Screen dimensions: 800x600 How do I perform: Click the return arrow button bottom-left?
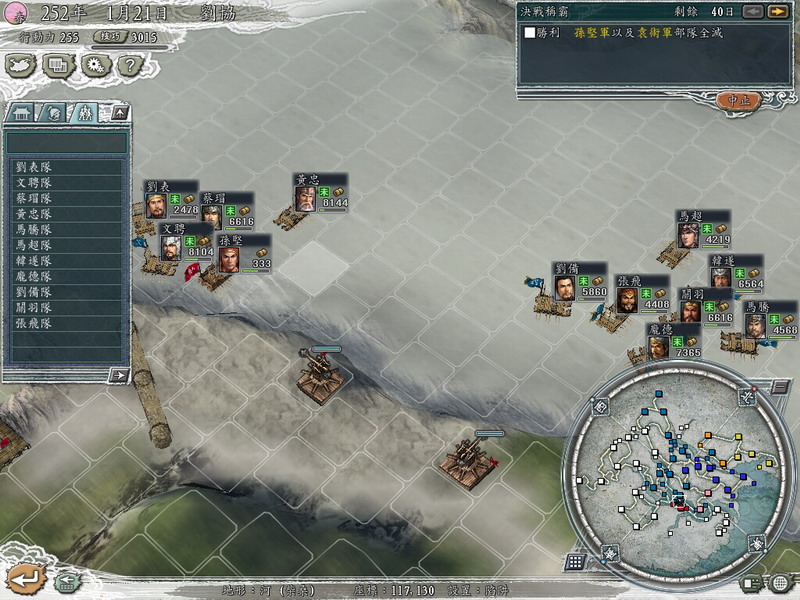[27, 578]
